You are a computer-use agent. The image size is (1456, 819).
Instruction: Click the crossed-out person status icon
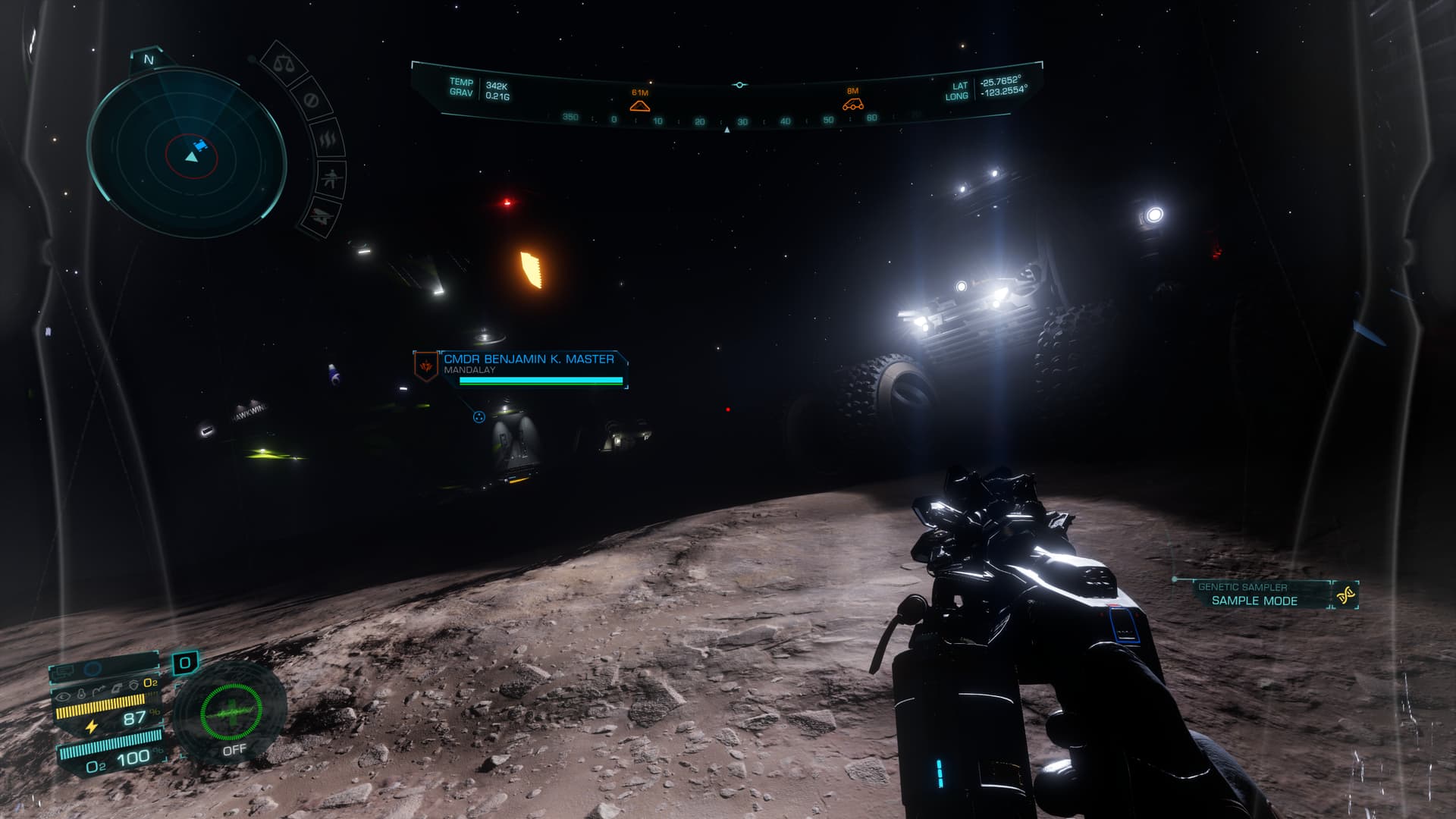(x=331, y=180)
